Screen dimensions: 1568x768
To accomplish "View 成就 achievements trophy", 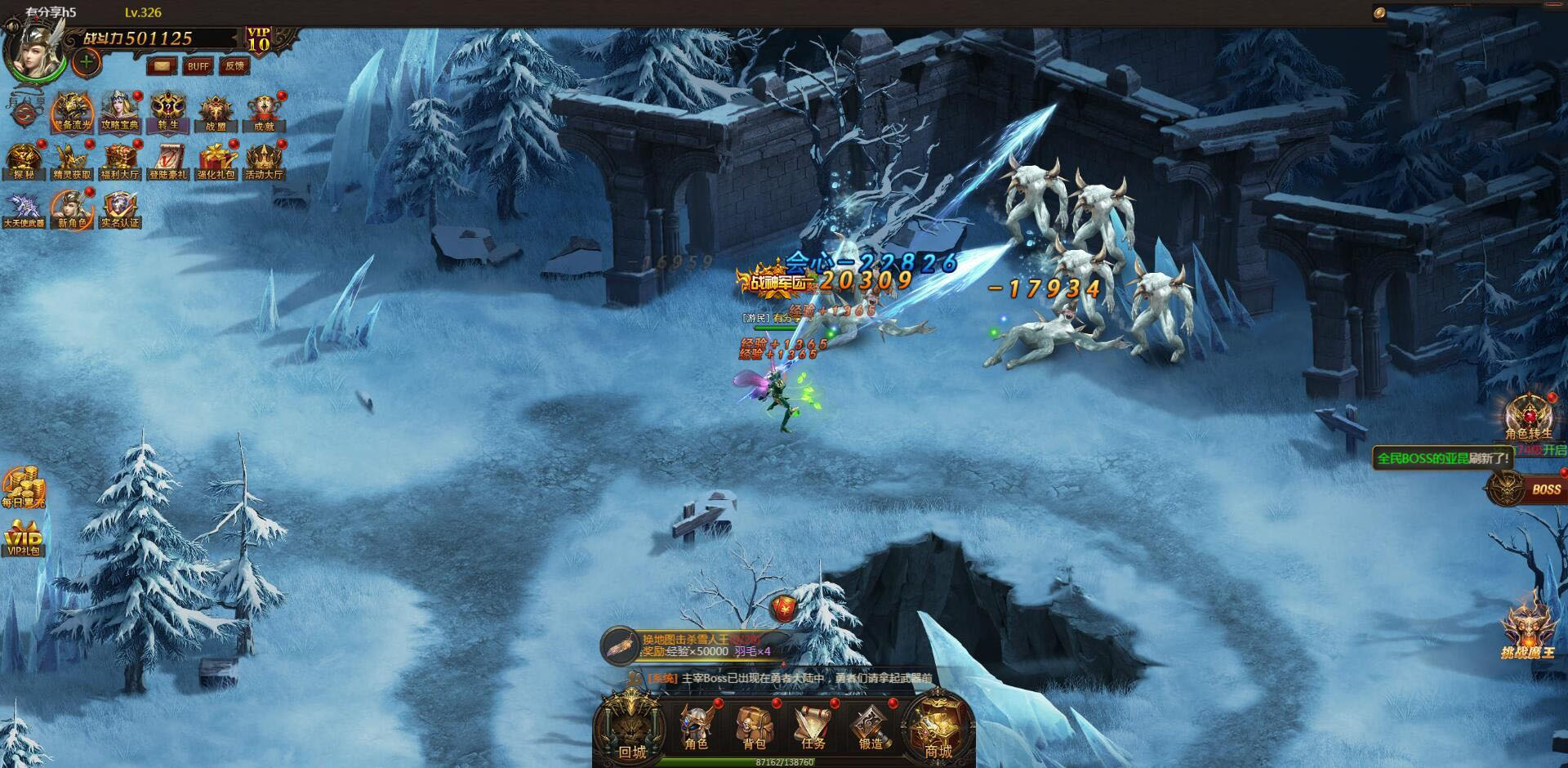I will (x=264, y=112).
